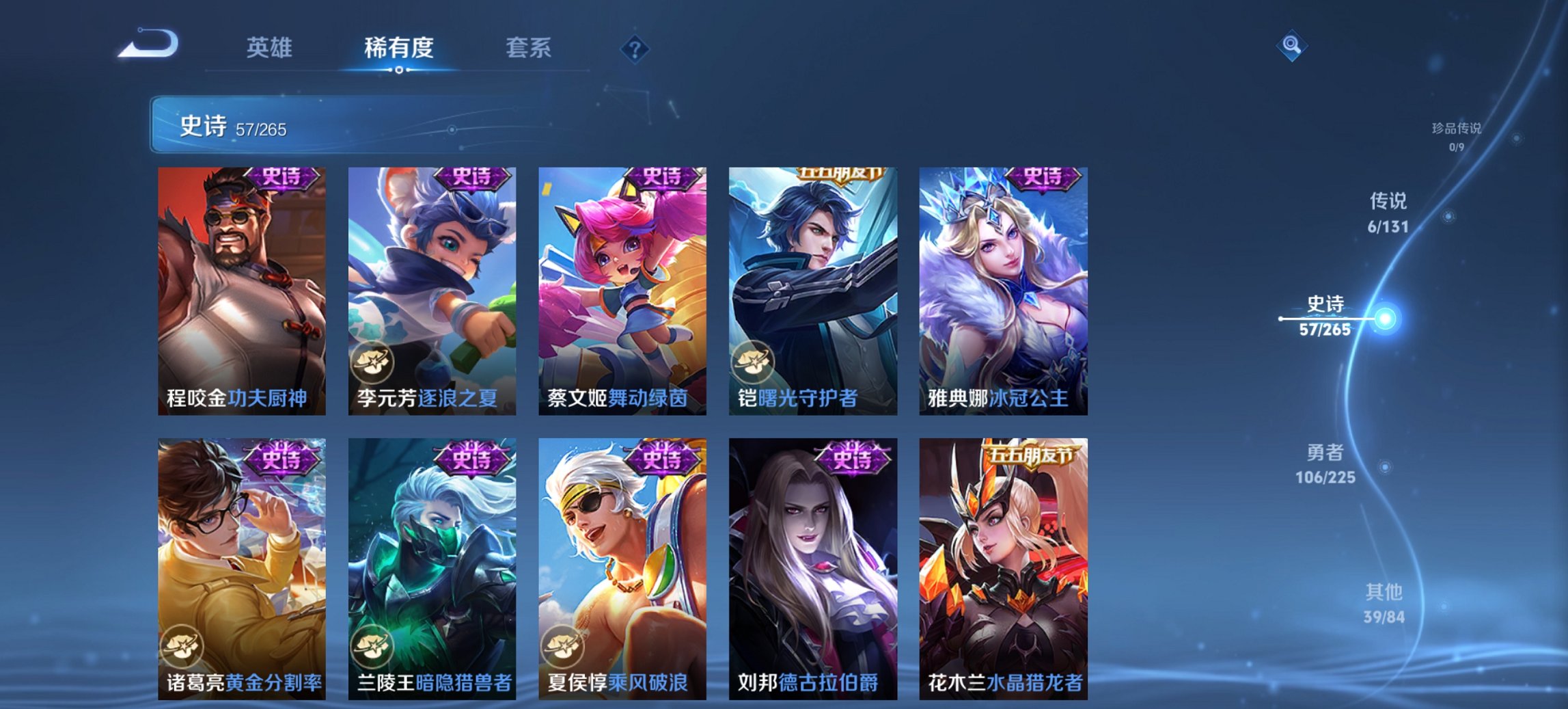The height and width of the screenshot is (709, 1568).
Task: Open the help question mark icon
Action: [x=636, y=49]
